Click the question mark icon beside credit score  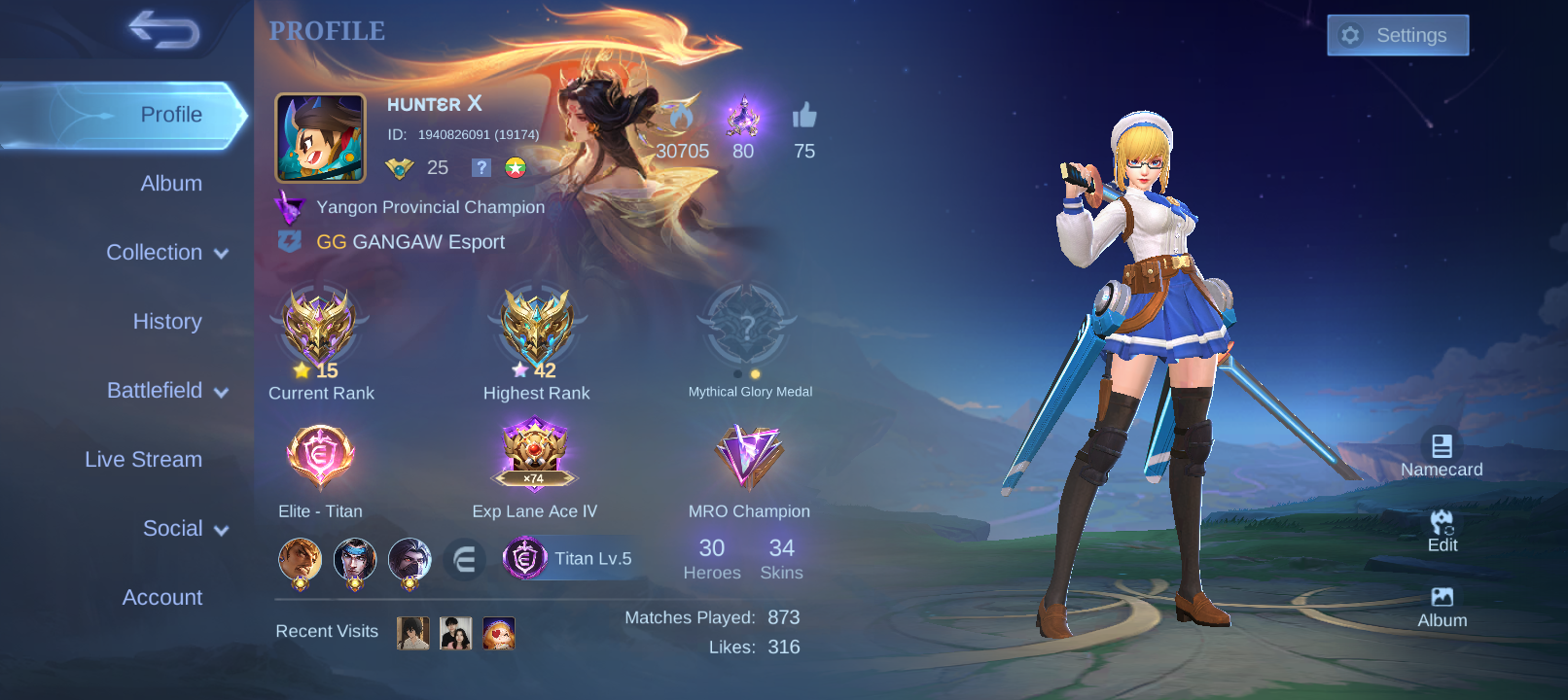point(481,167)
